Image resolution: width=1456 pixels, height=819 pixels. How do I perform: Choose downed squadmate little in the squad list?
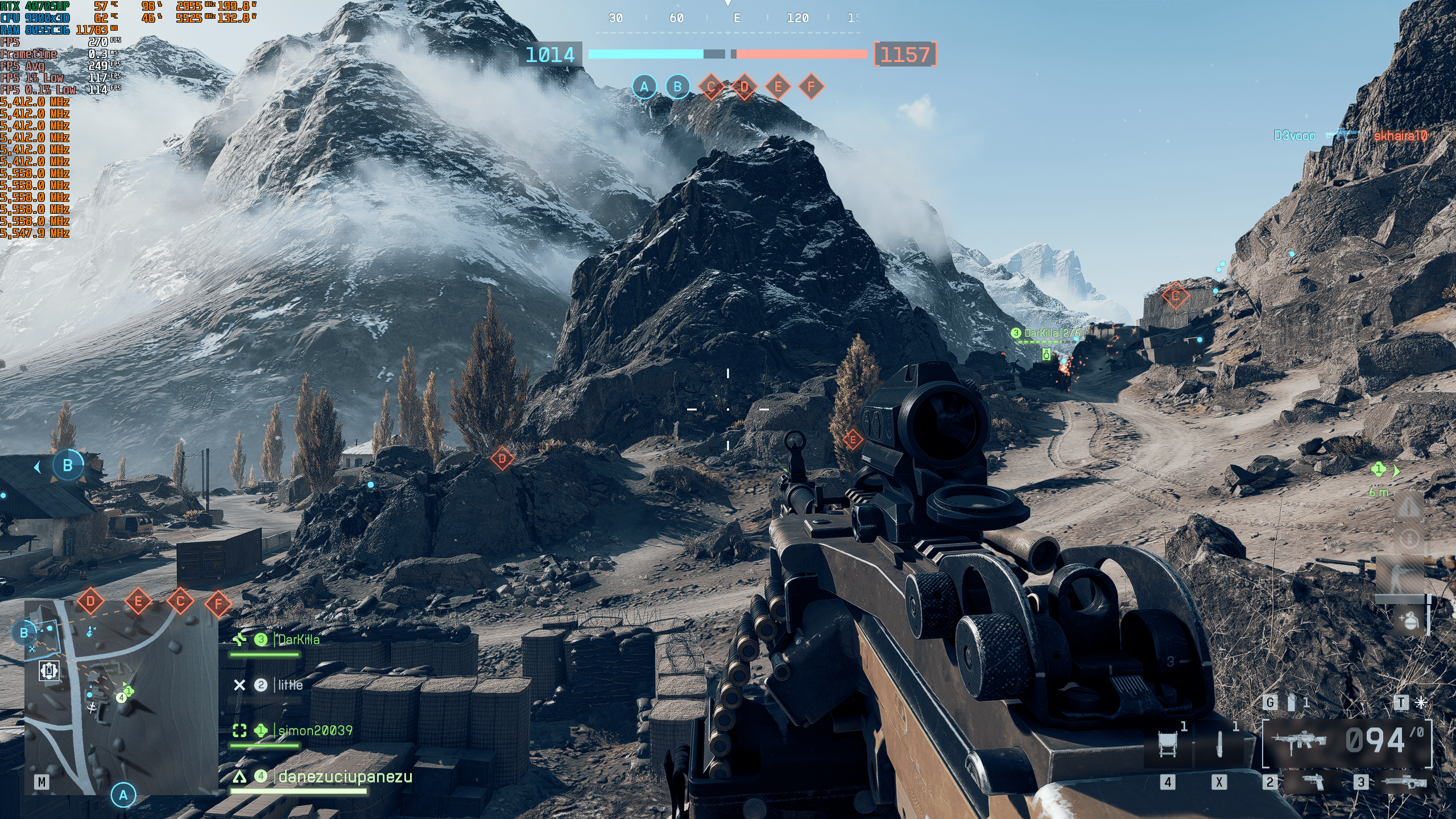click(x=290, y=685)
